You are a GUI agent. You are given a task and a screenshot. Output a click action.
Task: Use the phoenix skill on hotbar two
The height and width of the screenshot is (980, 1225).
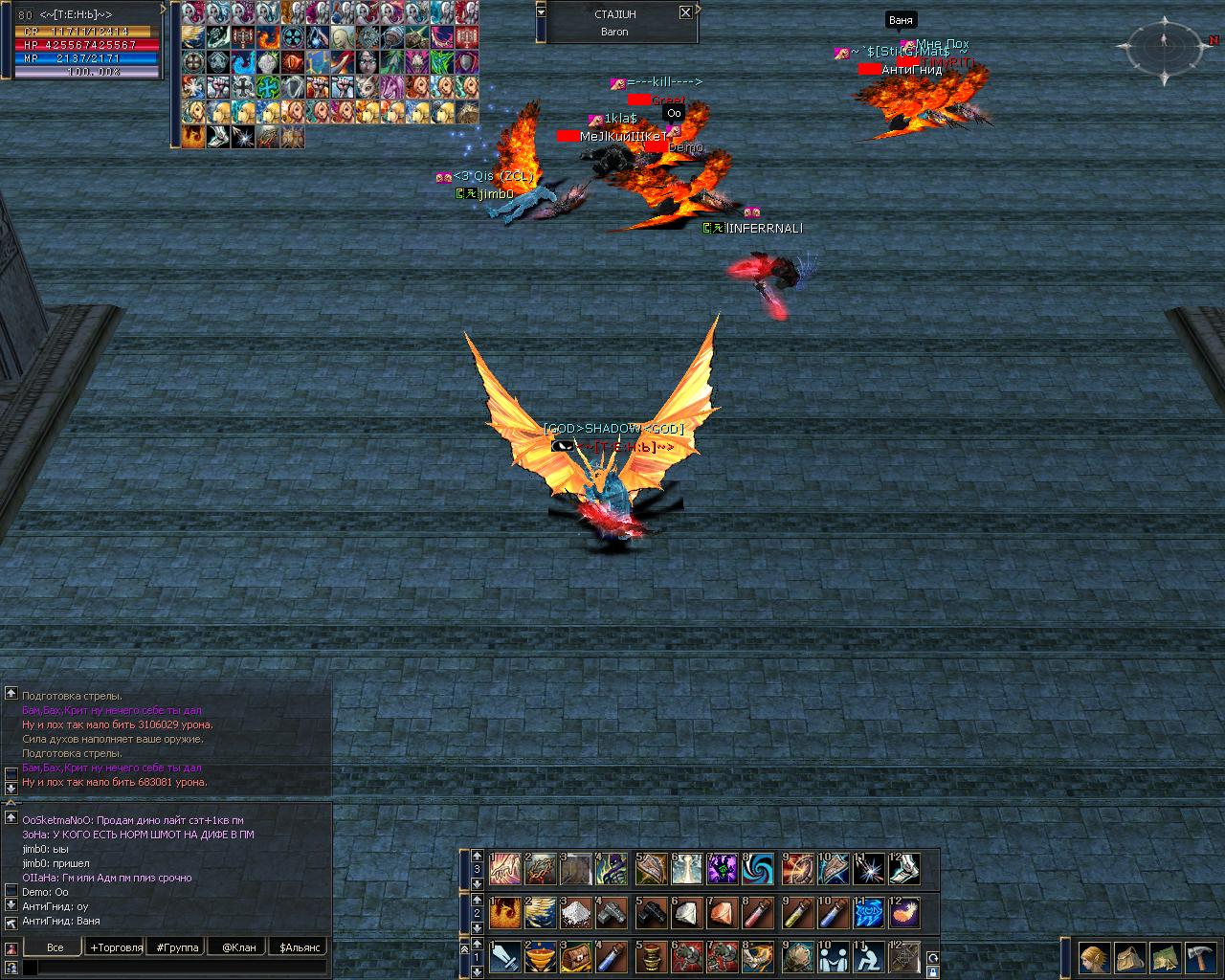click(504, 913)
